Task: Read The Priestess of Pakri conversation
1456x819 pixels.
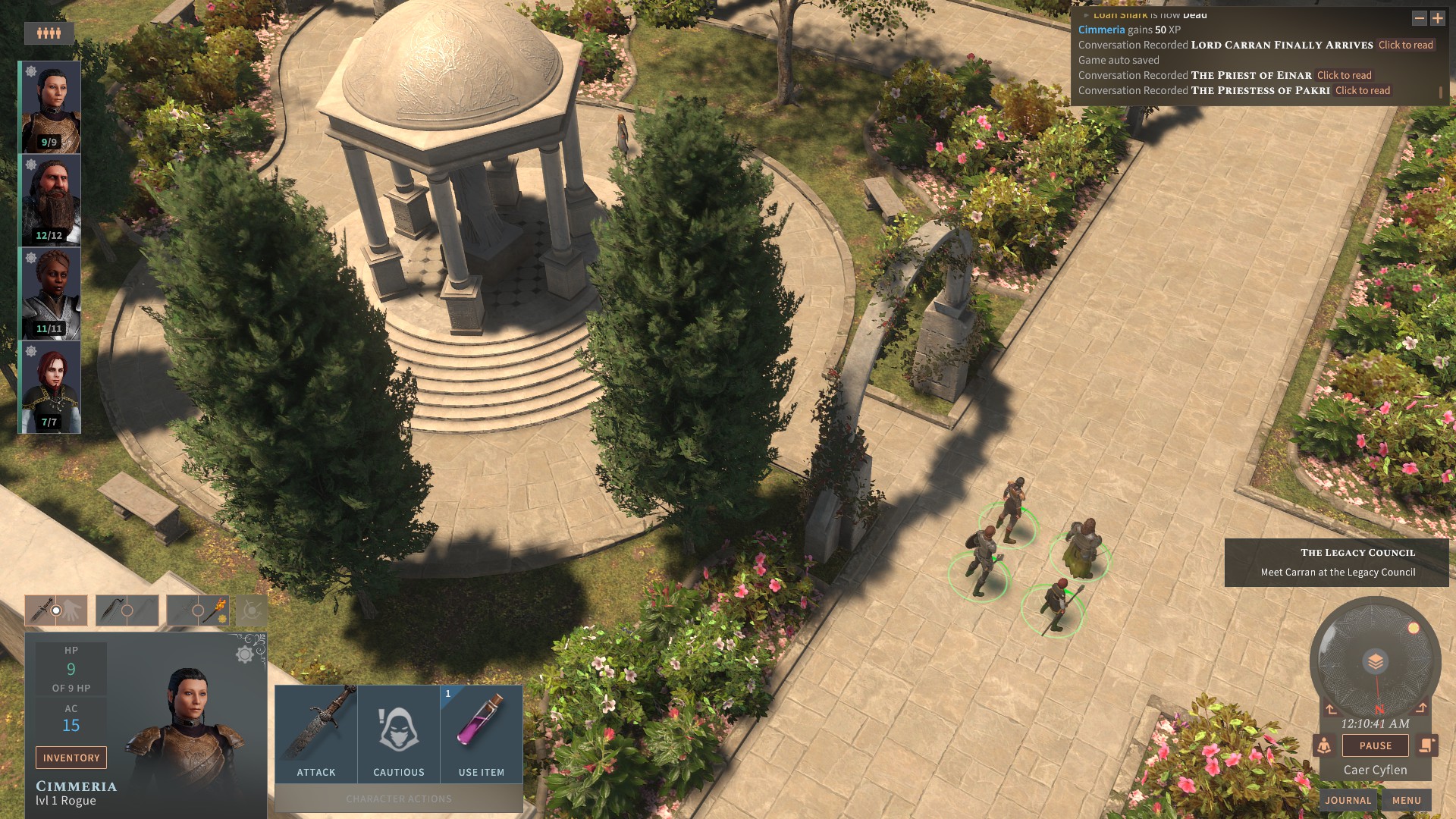Action: [x=1362, y=90]
